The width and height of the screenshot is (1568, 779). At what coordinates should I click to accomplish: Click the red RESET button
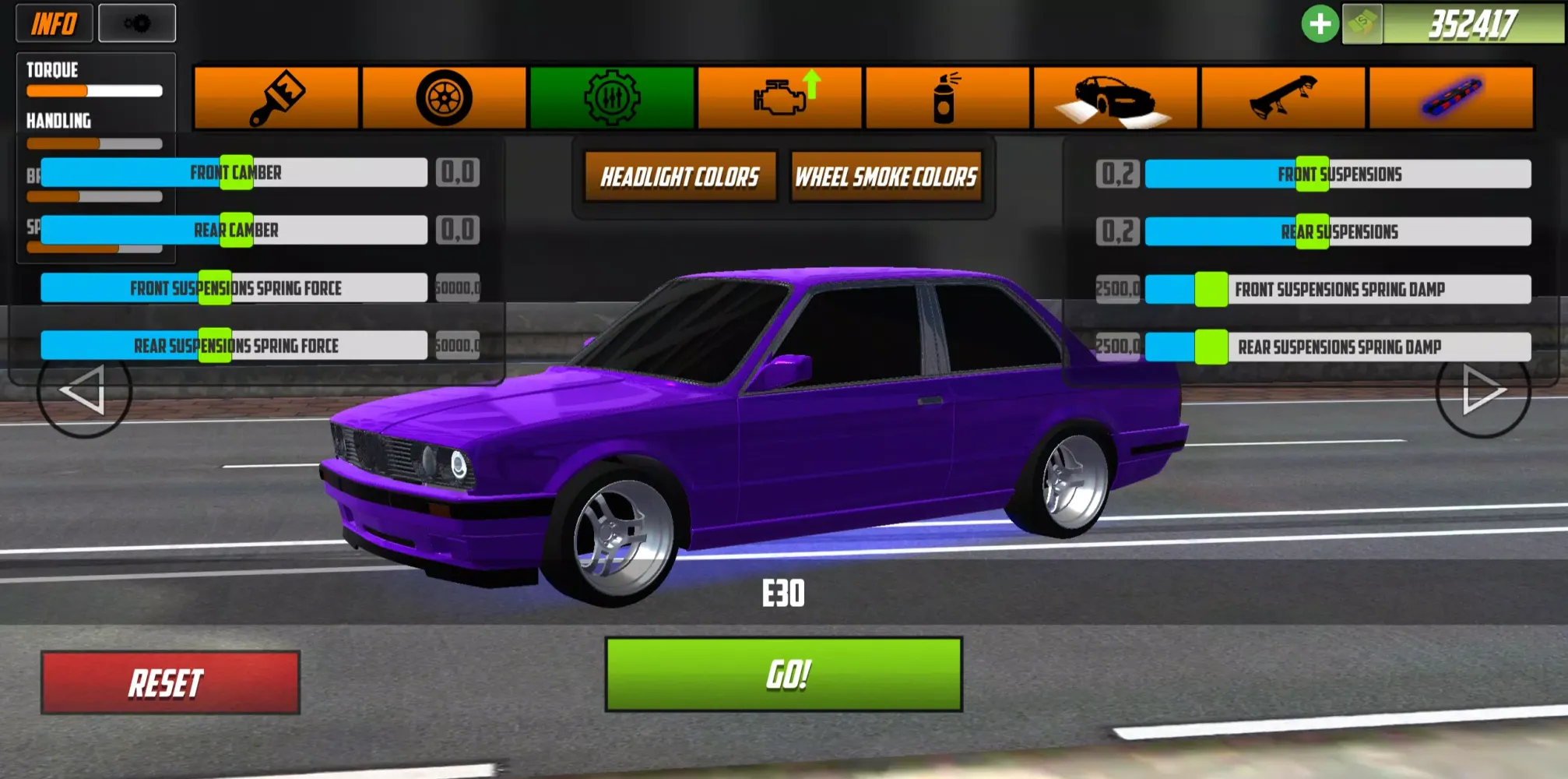[170, 682]
